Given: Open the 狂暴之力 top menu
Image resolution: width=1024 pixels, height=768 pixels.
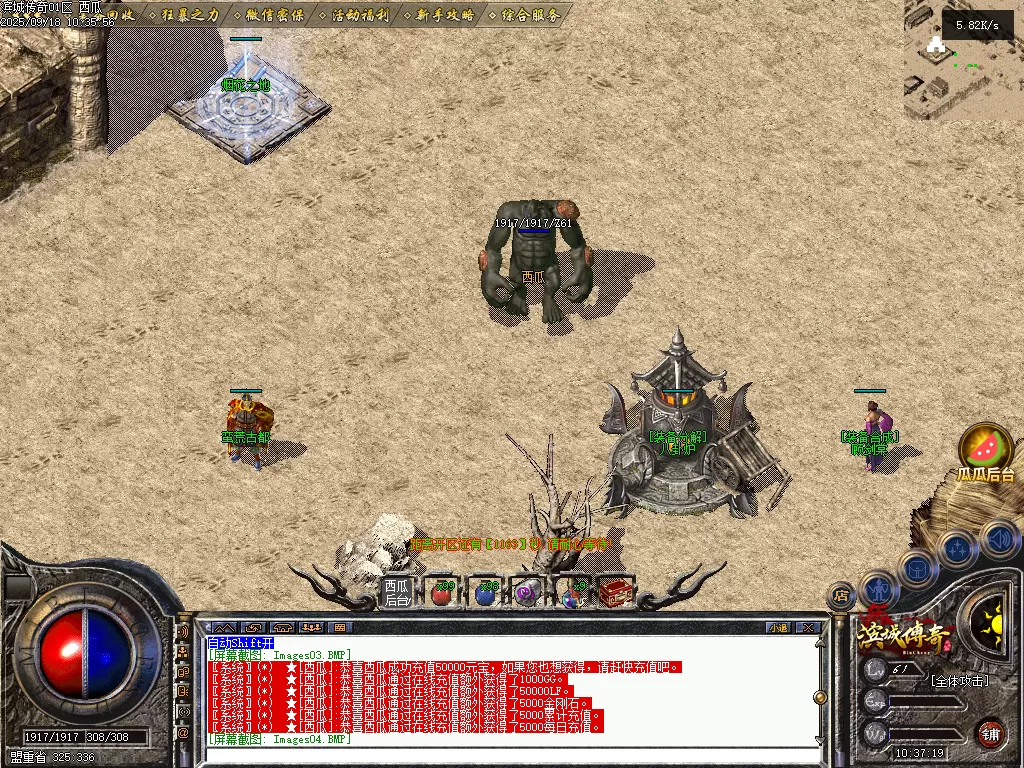Looking at the screenshot, I should pyautogui.click(x=188, y=15).
